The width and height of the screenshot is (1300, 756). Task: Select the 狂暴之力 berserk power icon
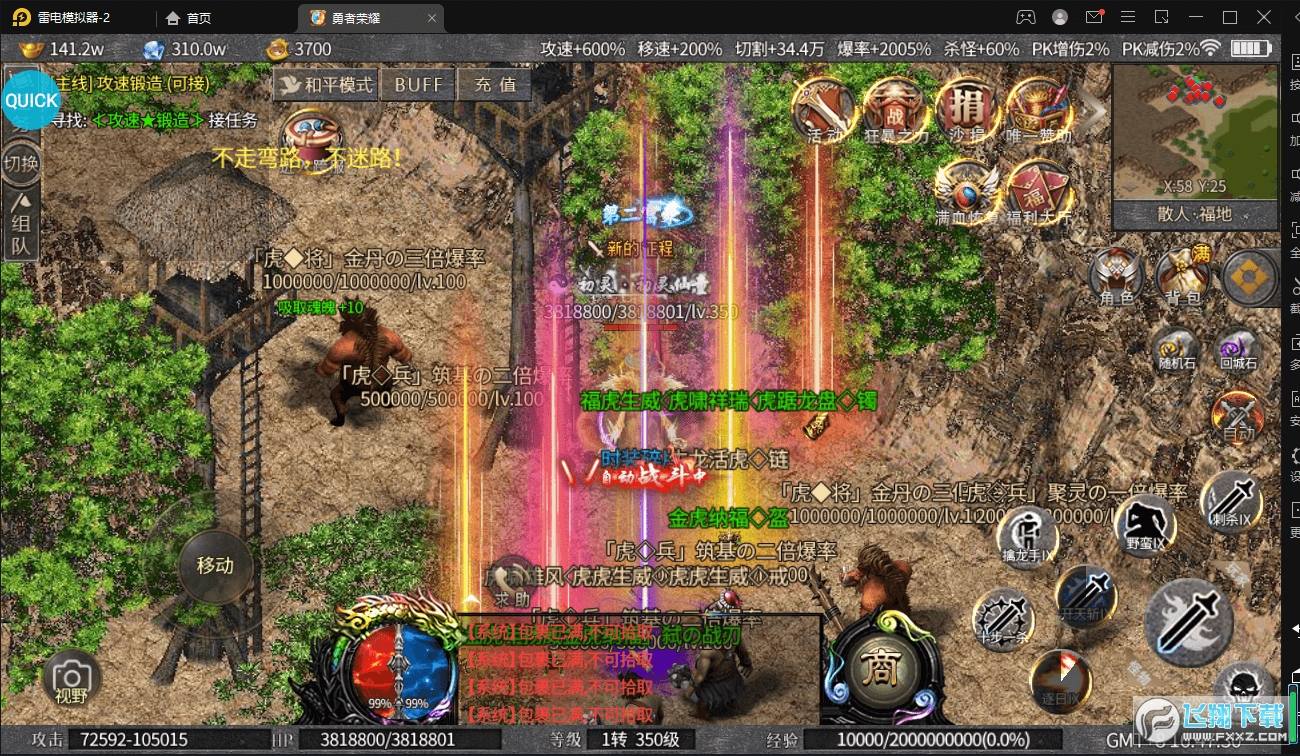point(897,110)
